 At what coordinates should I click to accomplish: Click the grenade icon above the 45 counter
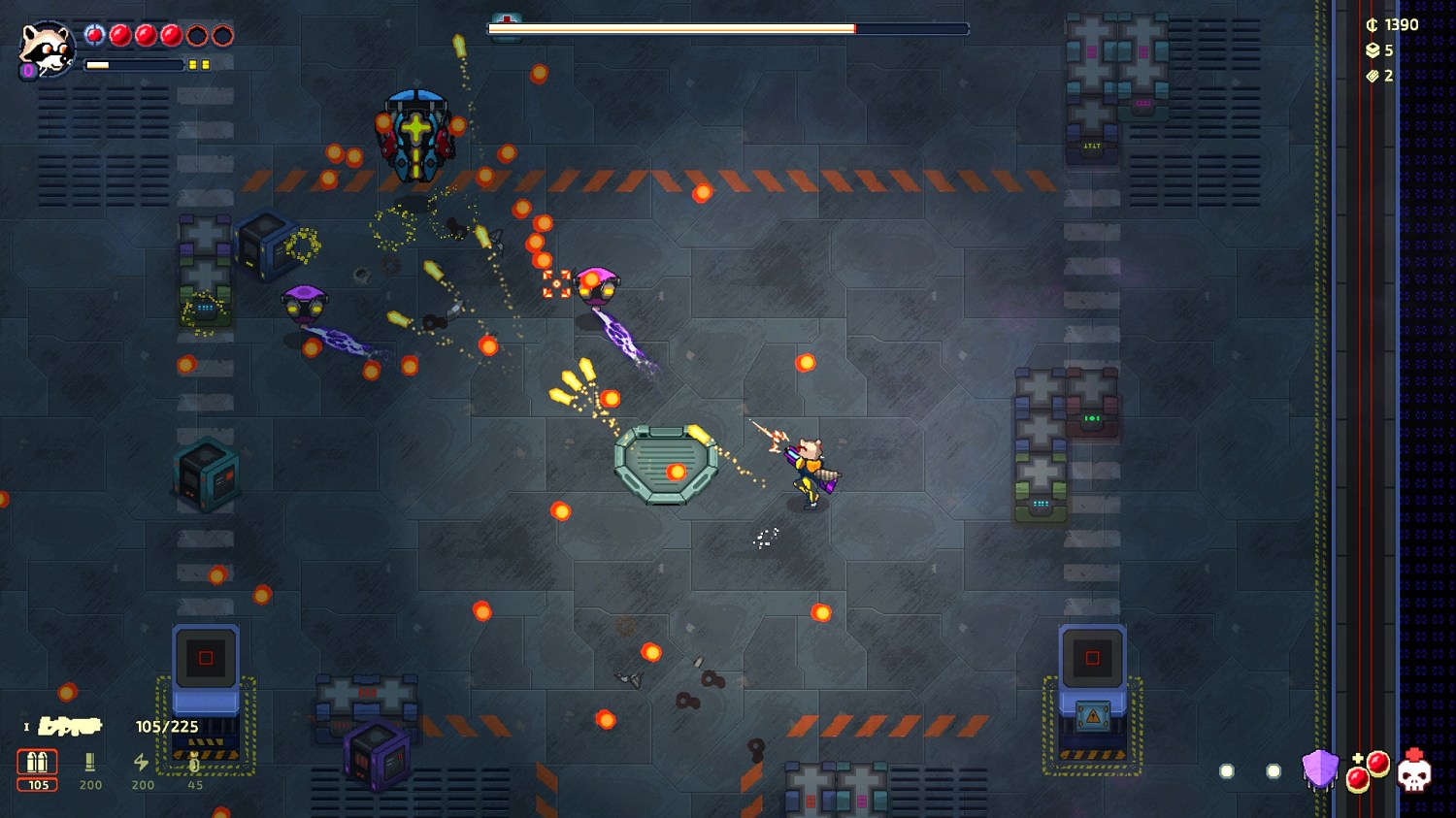tap(193, 761)
